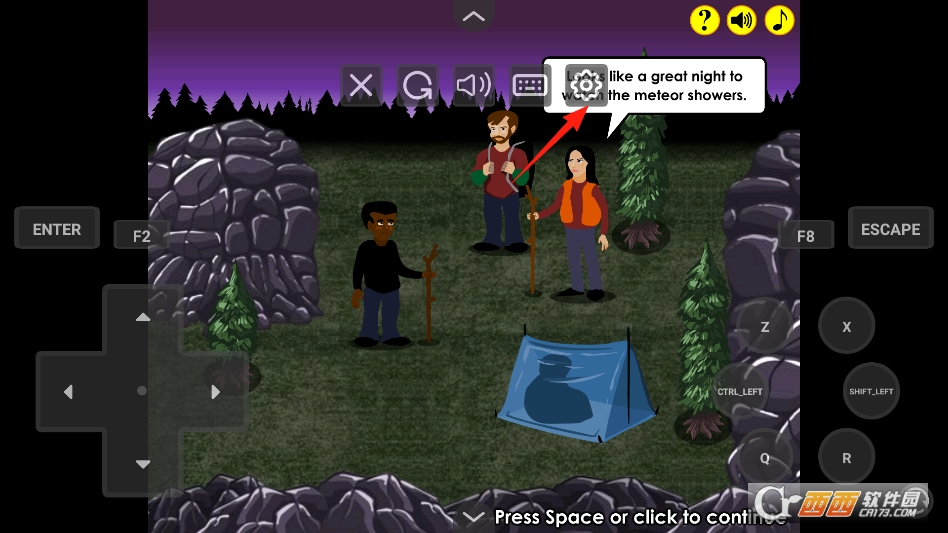Image resolution: width=948 pixels, height=533 pixels.
Task: Click the emulator reload icon
Action: (x=417, y=86)
